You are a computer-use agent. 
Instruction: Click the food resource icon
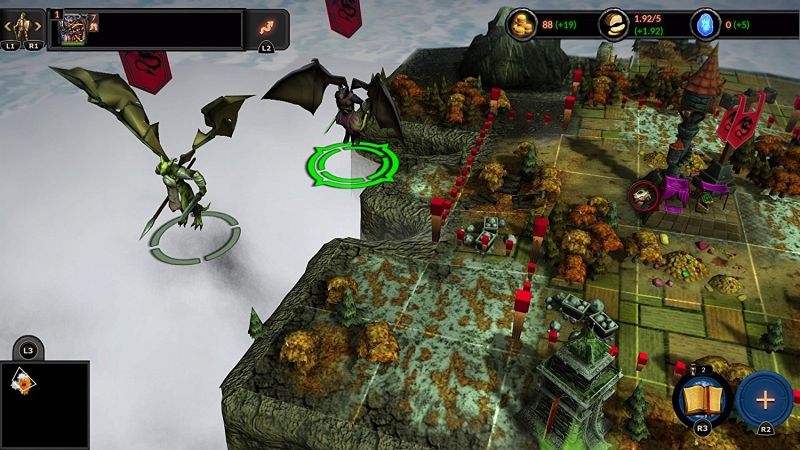(x=615, y=25)
